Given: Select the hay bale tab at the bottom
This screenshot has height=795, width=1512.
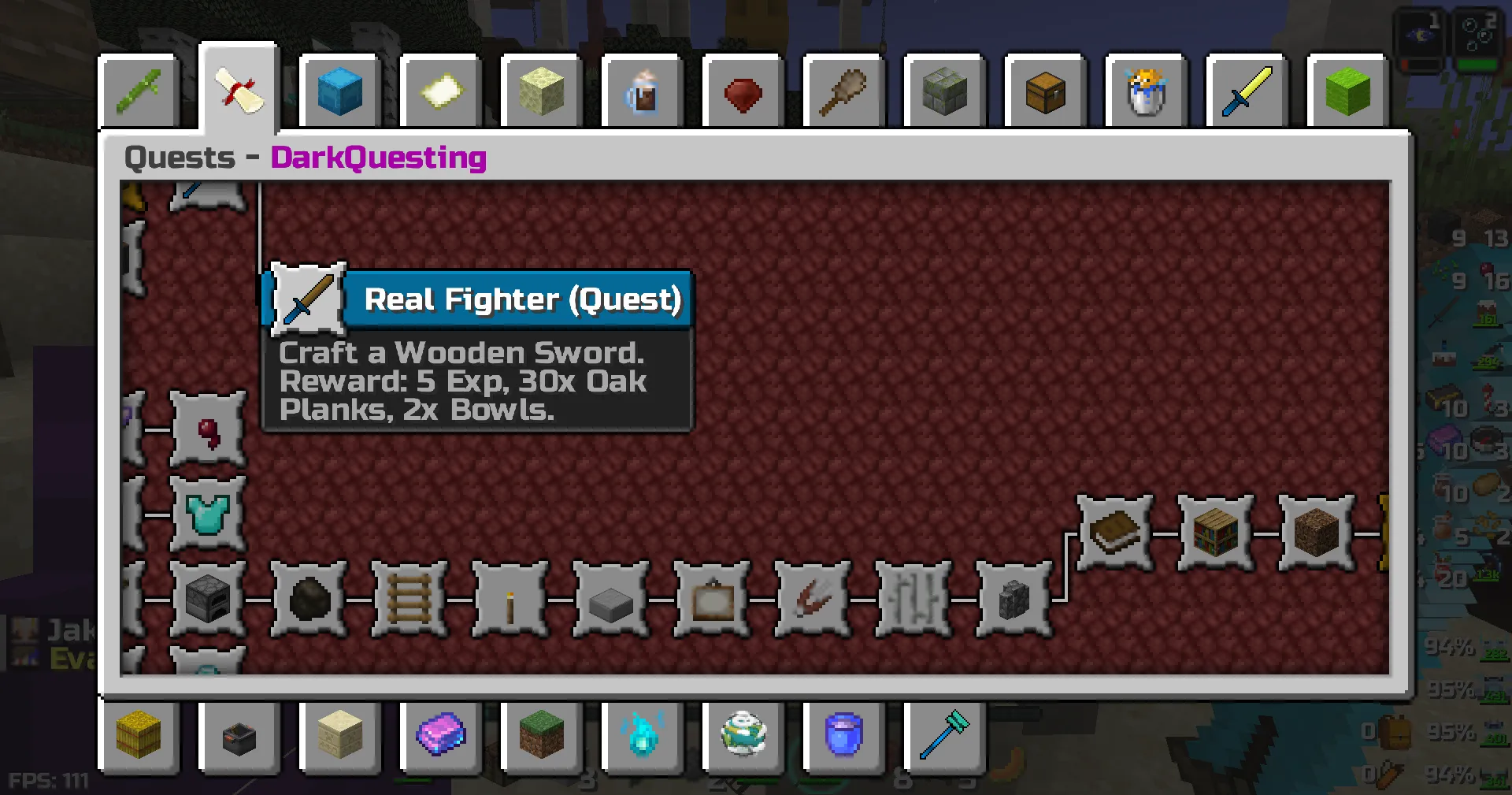Looking at the screenshot, I should click(x=139, y=737).
